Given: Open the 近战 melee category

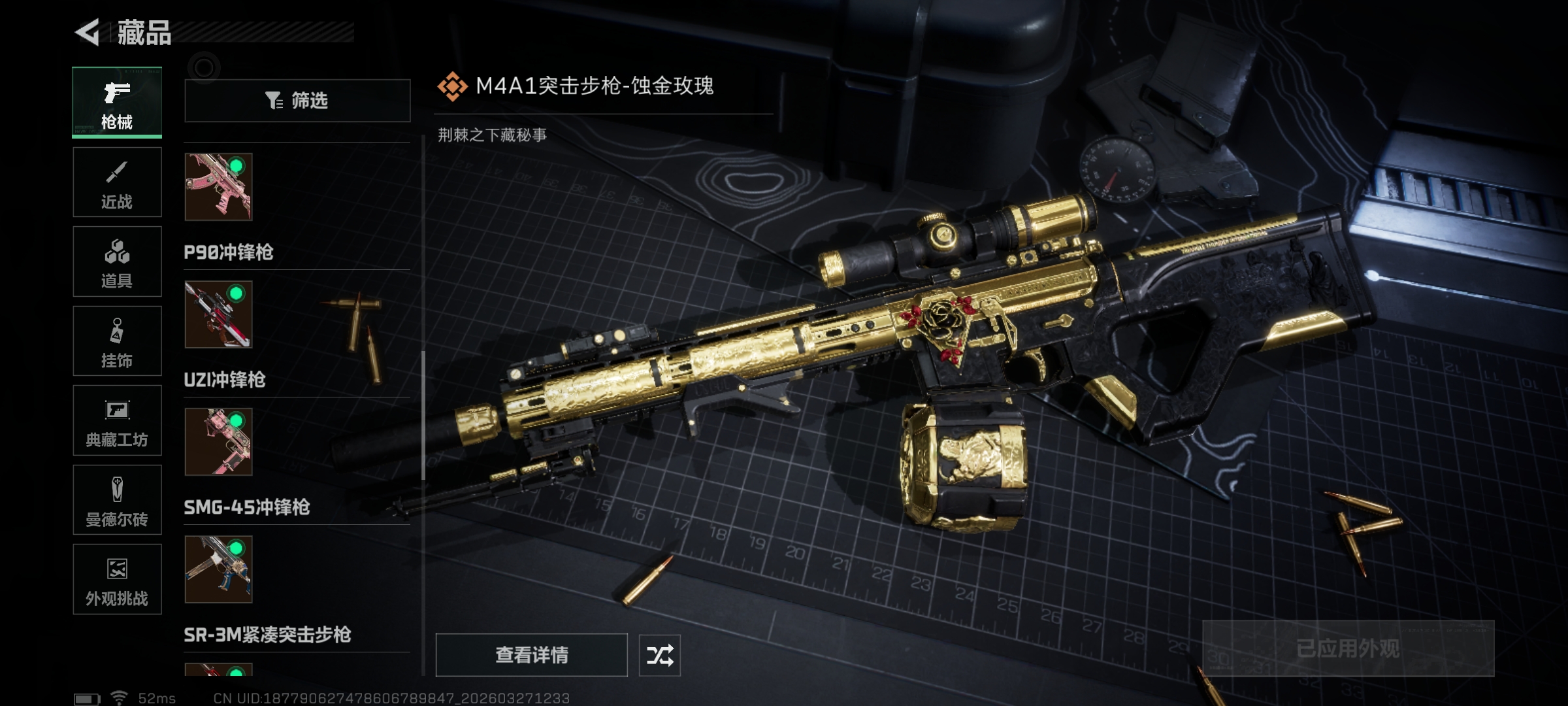Looking at the screenshot, I should click(x=117, y=182).
